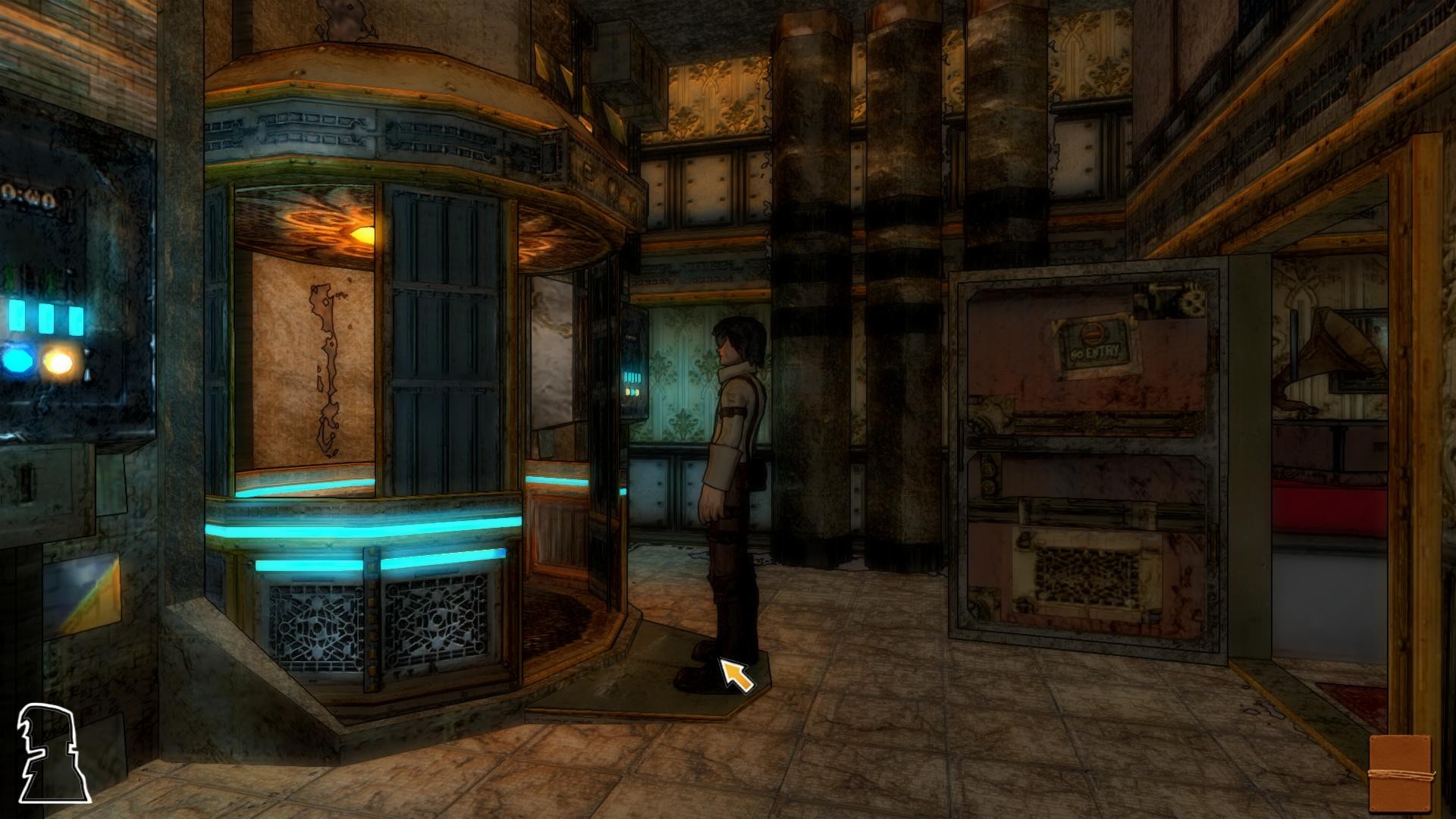Open the leather journal icon

pos(1401,773)
